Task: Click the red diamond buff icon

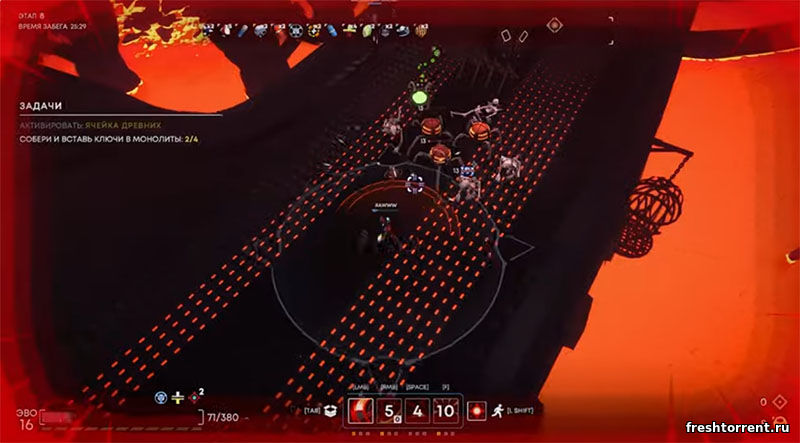Action: (195, 398)
